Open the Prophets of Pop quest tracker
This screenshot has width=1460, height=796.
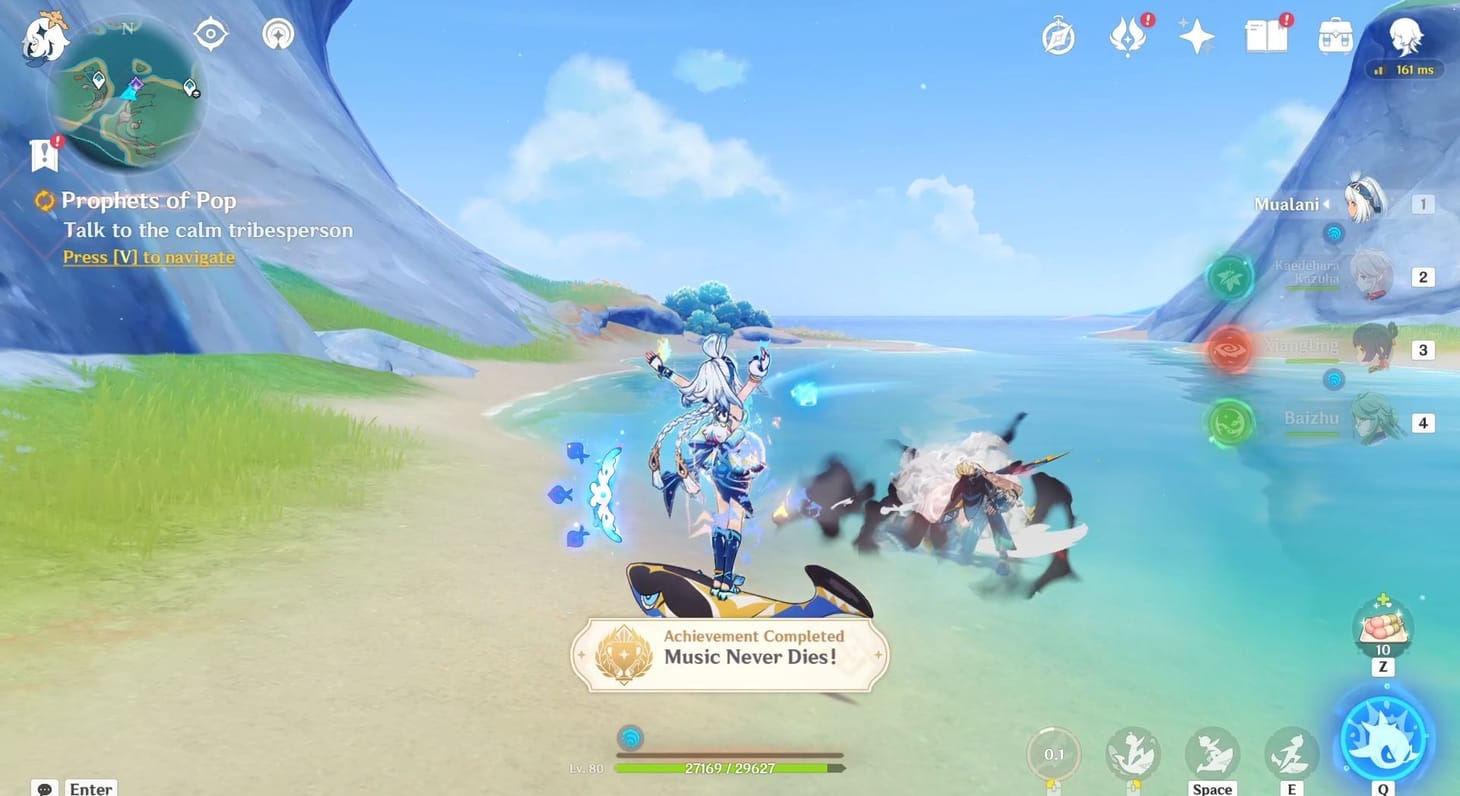click(148, 200)
